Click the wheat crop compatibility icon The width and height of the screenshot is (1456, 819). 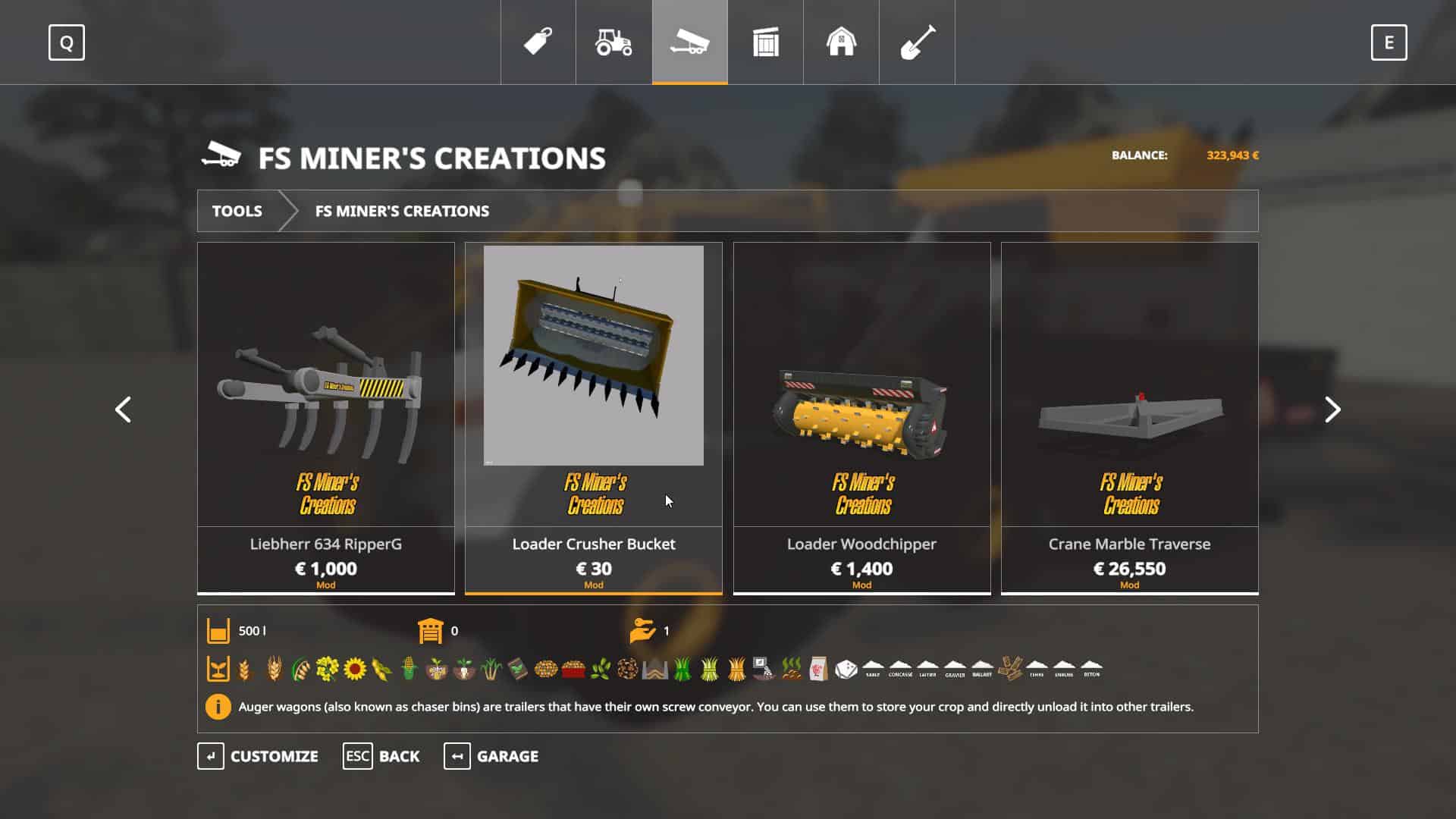pyautogui.click(x=243, y=670)
